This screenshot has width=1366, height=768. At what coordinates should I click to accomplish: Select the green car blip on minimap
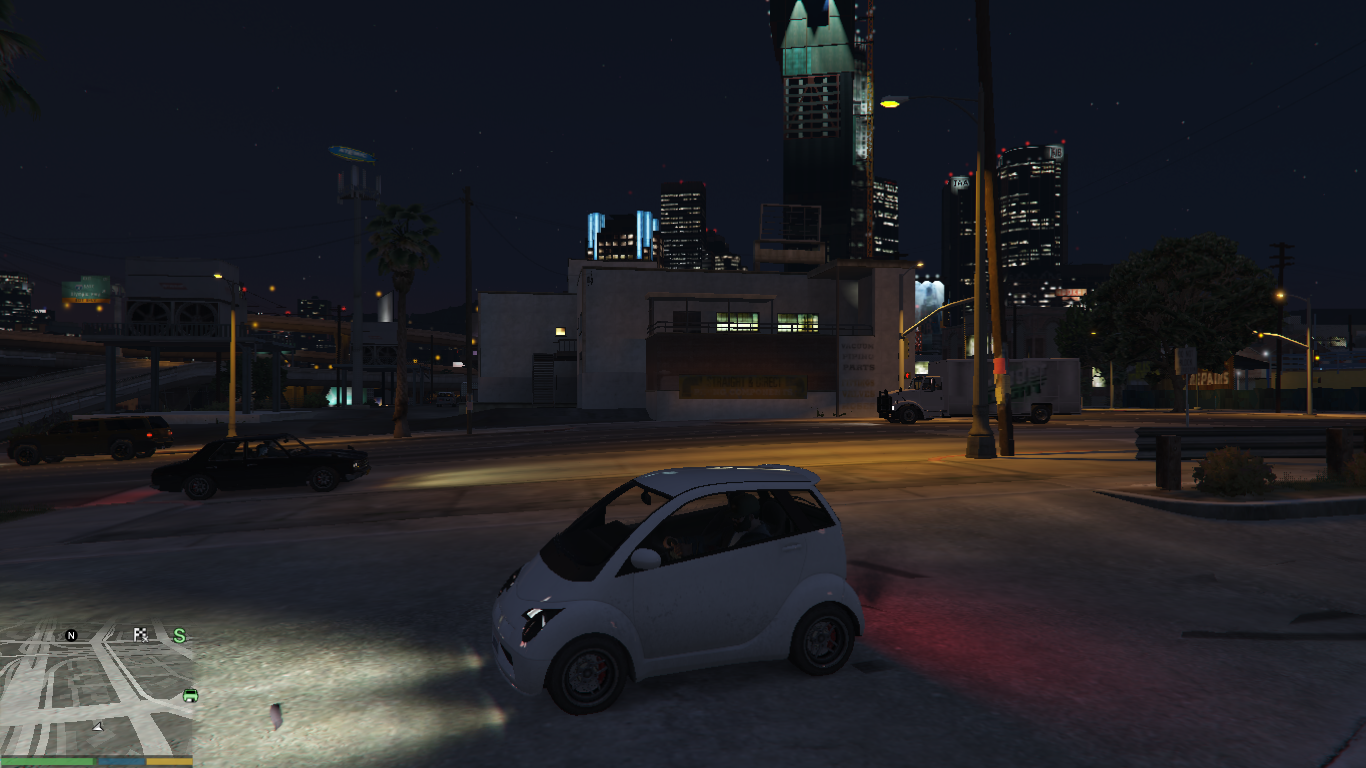190,695
